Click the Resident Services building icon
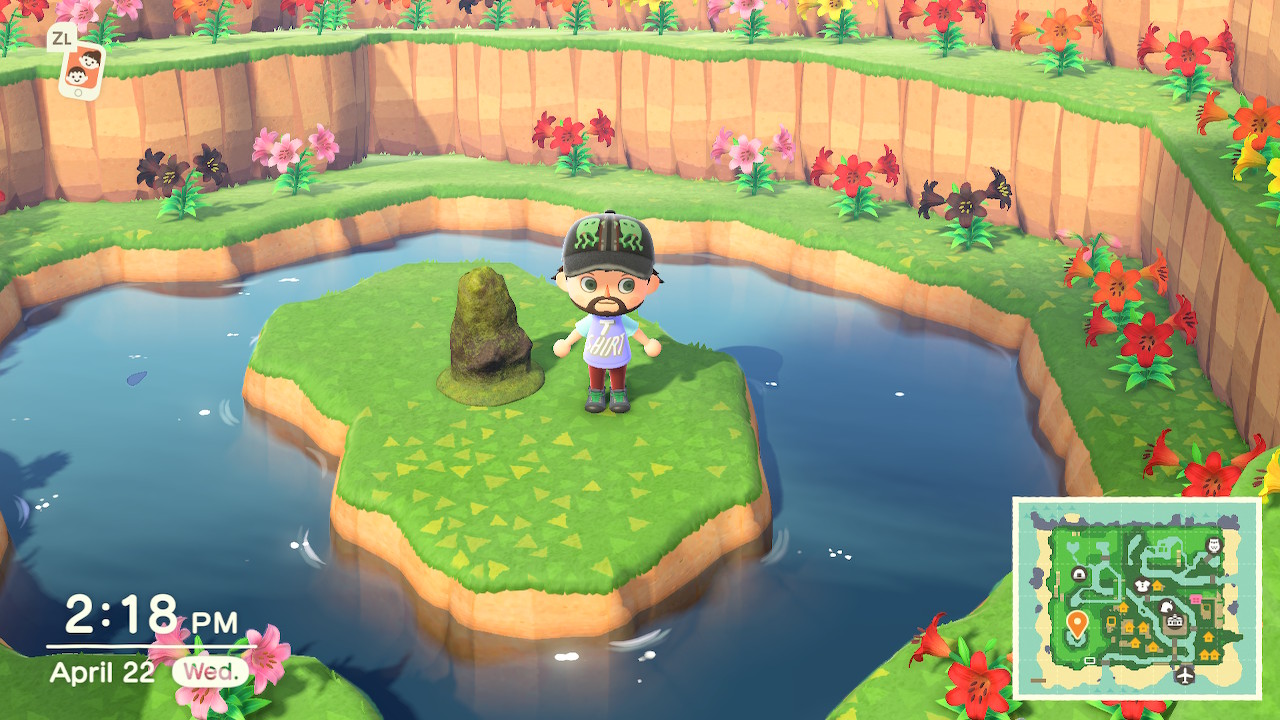The image size is (1280, 720). 1175,622
